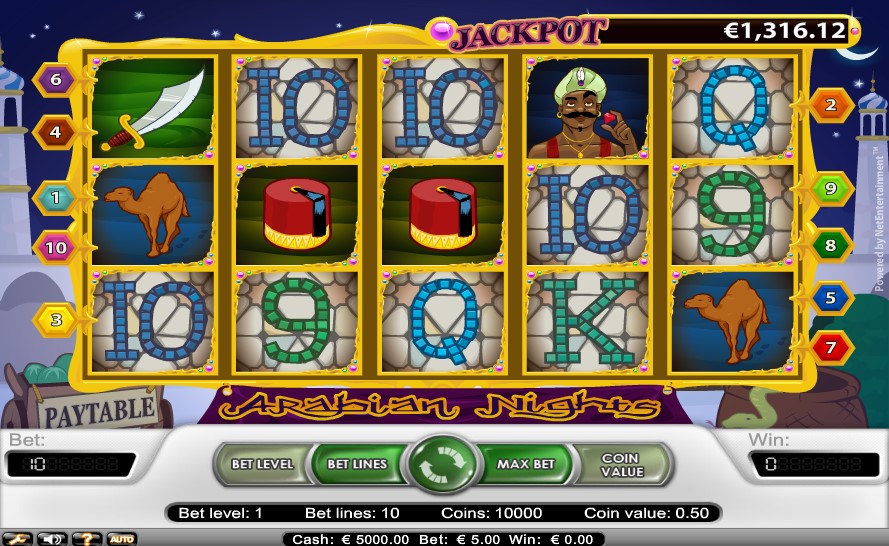Select bet line 10 marker
This screenshot has height=546, width=889.
[56, 247]
